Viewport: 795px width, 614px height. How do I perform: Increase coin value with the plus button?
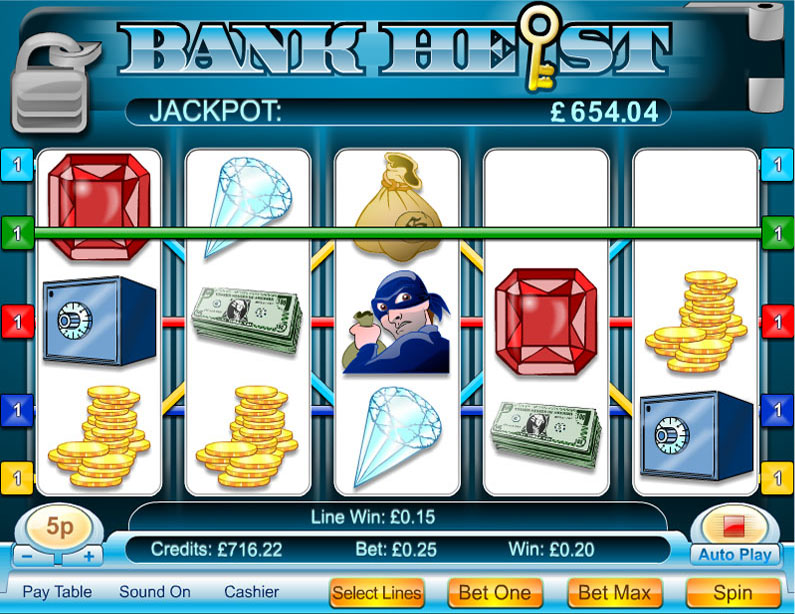tap(90, 556)
